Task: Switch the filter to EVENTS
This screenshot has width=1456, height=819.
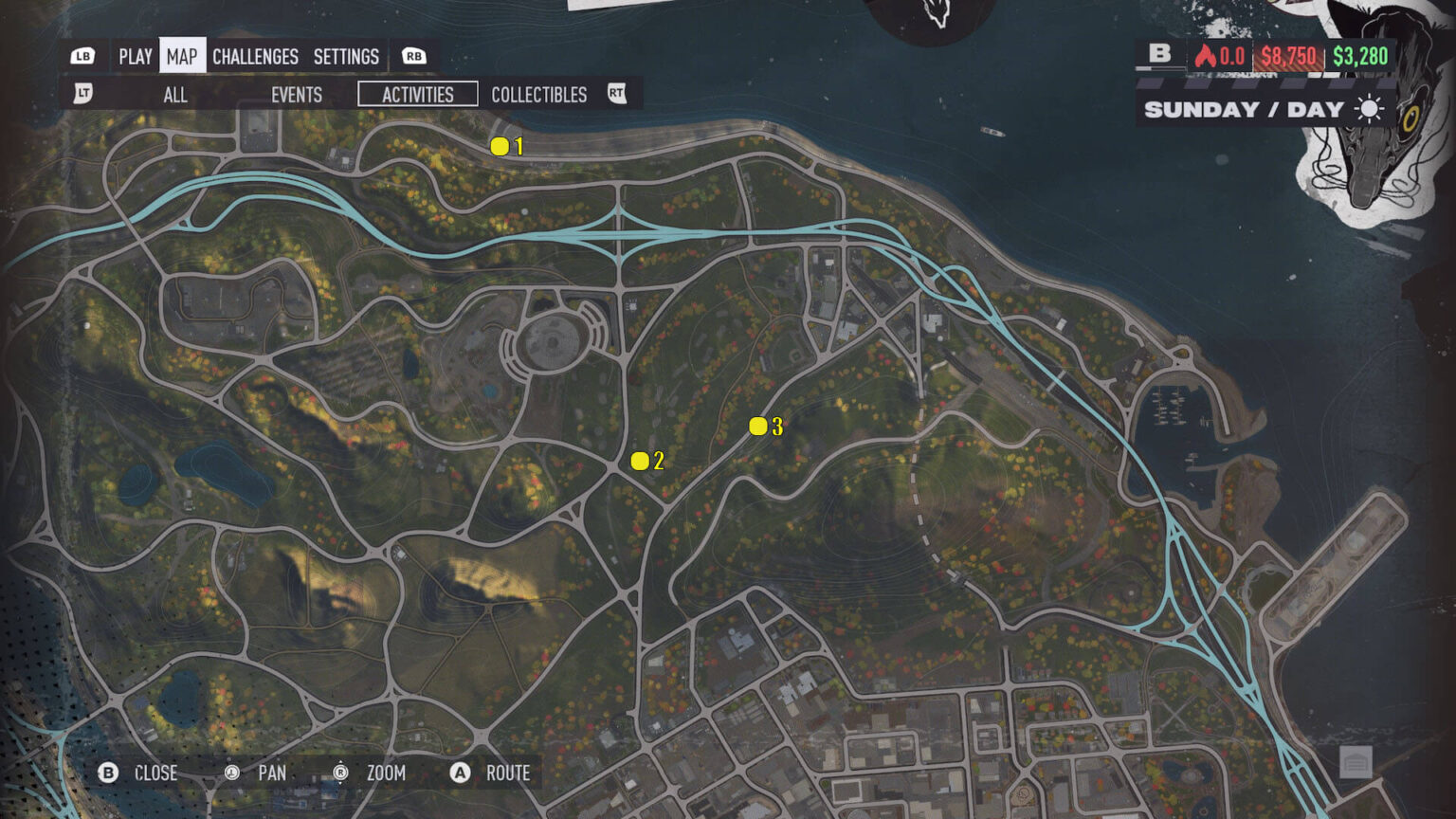Action: 296,95
